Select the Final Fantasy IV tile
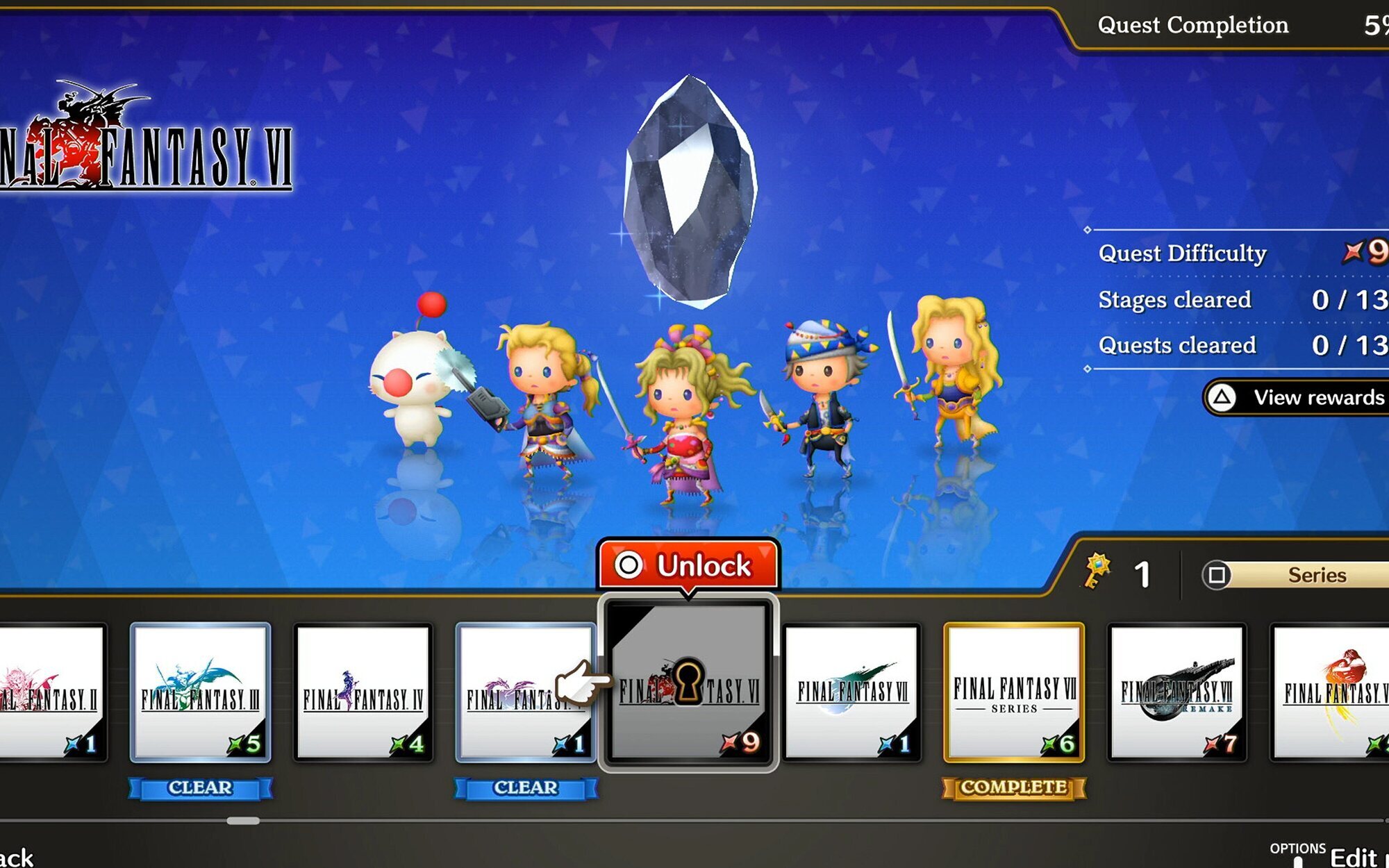Screen dimensions: 1389x868 pos(363,694)
